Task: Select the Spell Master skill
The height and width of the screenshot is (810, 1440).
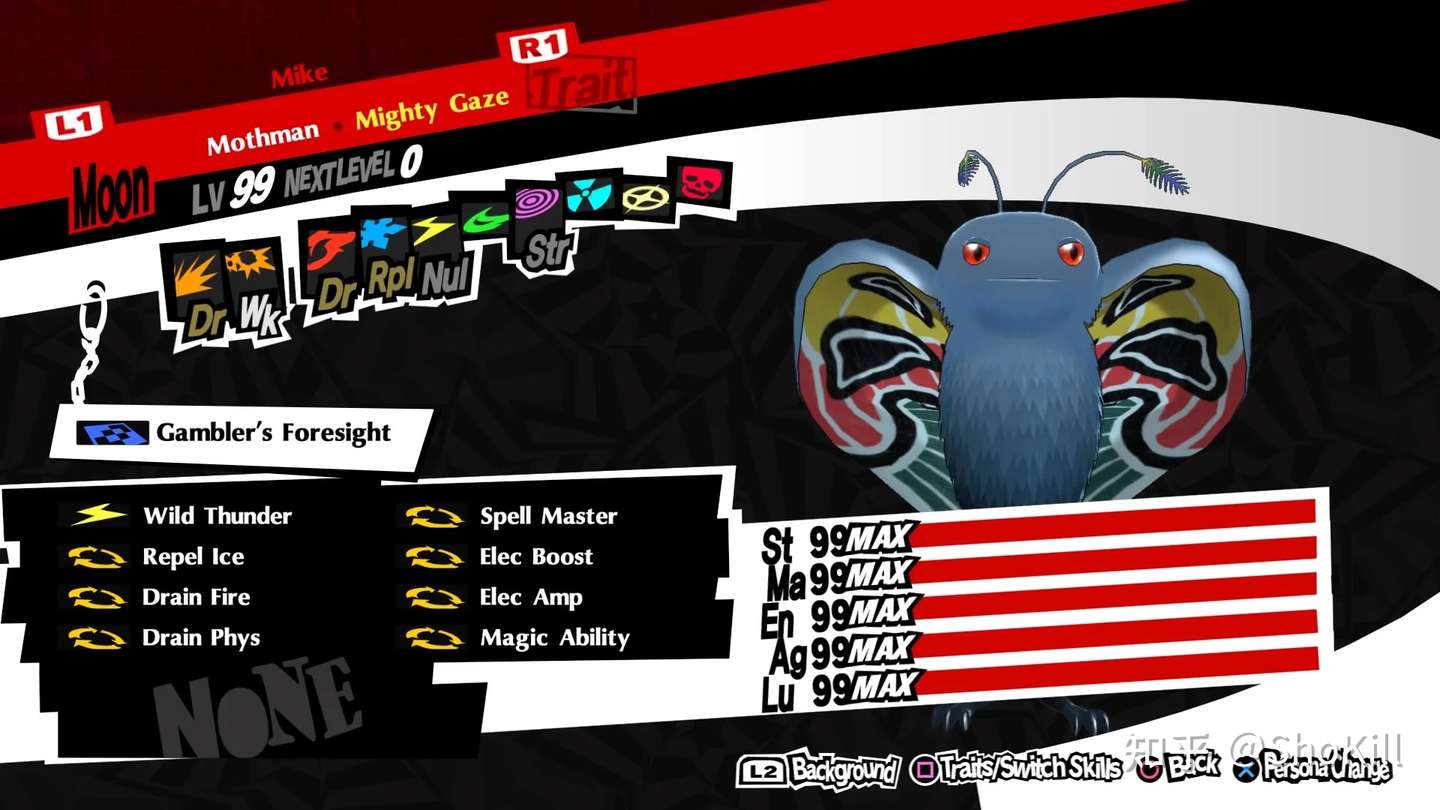Action: tap(548, 517)
